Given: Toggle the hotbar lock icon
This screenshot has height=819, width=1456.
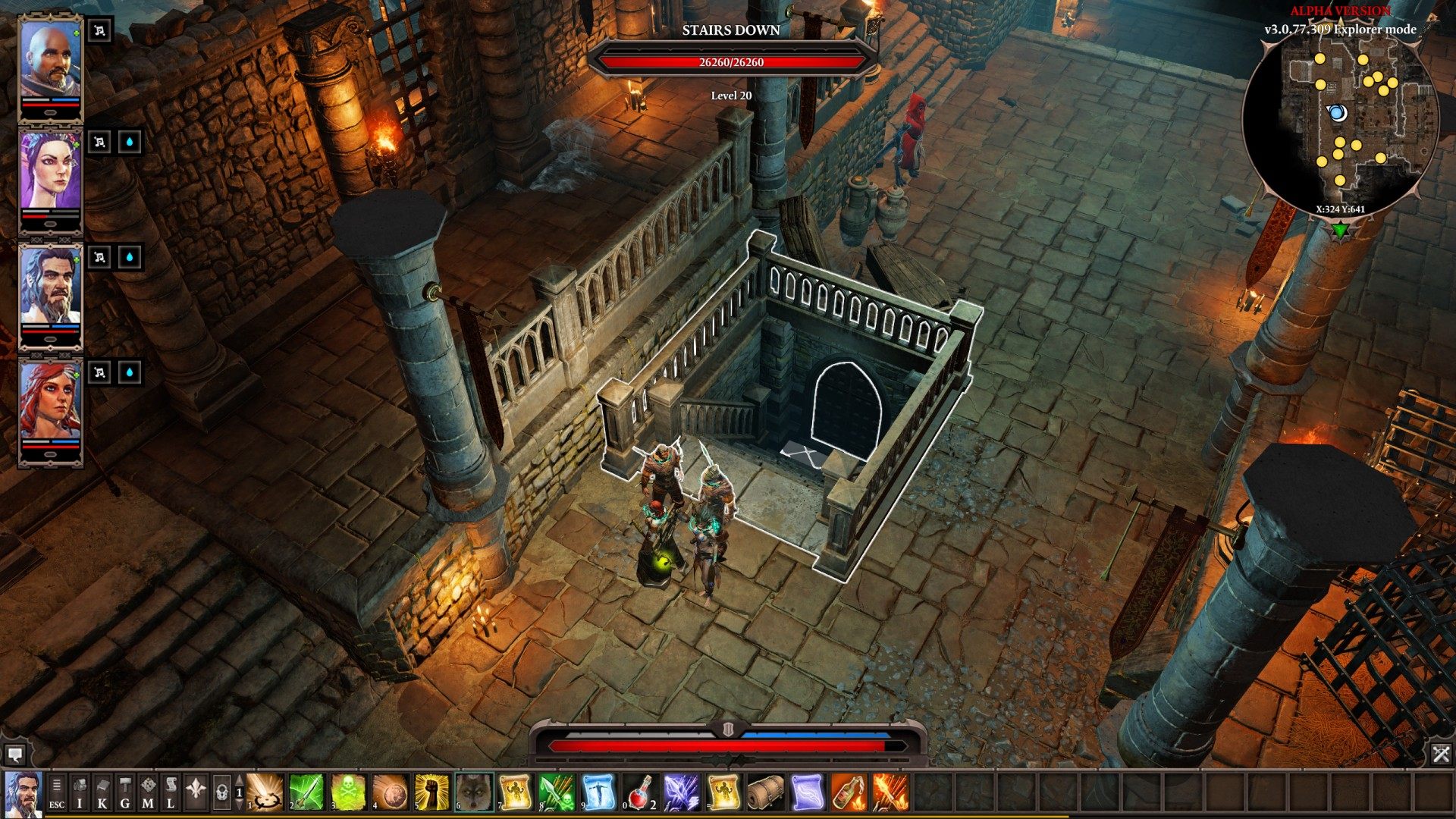Looking at the screenshot, I should click(x=221, y=792).
